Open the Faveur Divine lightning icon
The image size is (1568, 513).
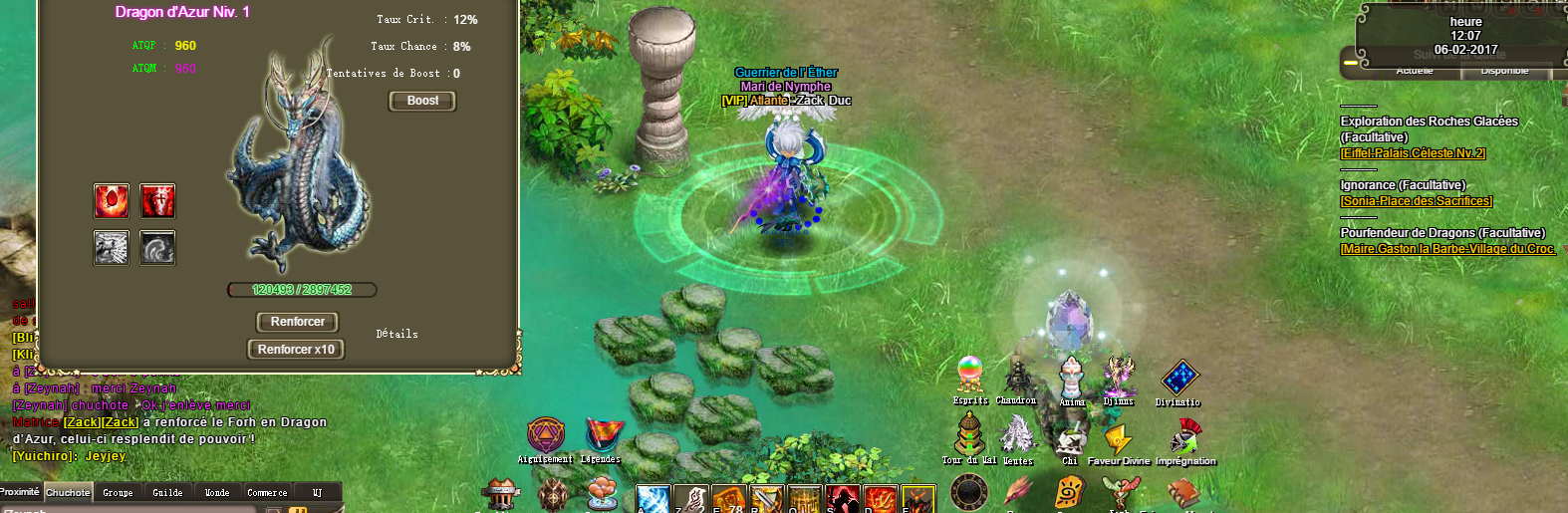[1118, 438]
